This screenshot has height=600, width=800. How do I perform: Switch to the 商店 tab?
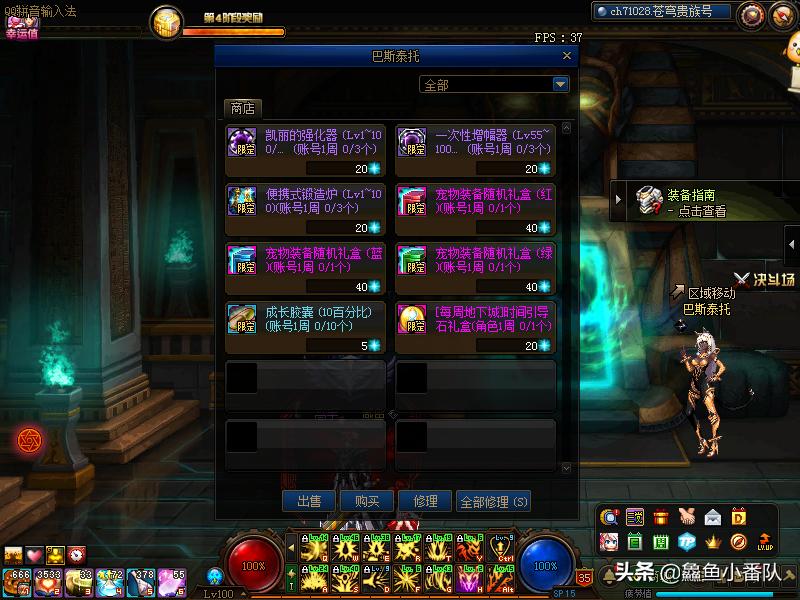(x=242, y=108)
